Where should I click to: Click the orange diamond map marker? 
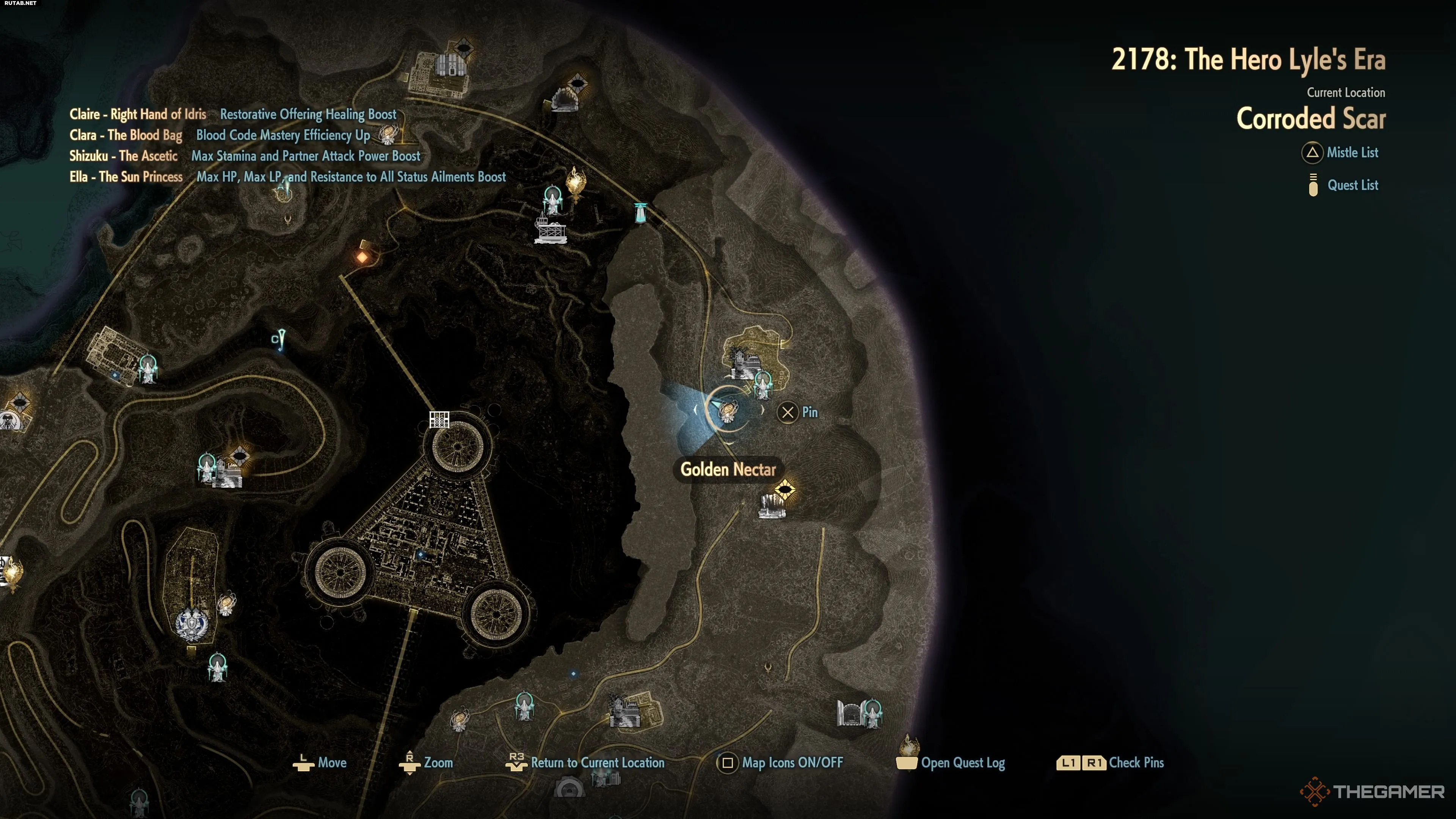coord(362,257)
